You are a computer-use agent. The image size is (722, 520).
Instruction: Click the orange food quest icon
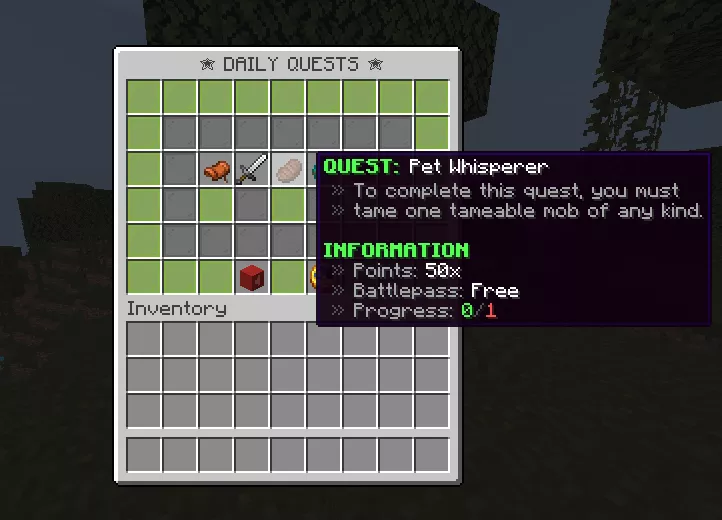pyautogui.click(x=216, y=170)
